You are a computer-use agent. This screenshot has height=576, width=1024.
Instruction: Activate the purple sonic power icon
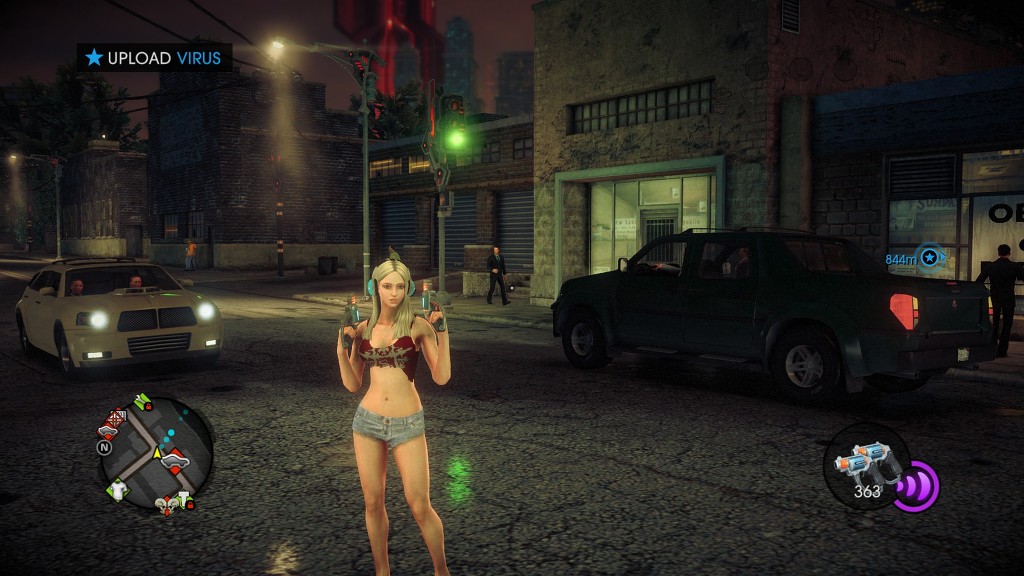point(915,487)
